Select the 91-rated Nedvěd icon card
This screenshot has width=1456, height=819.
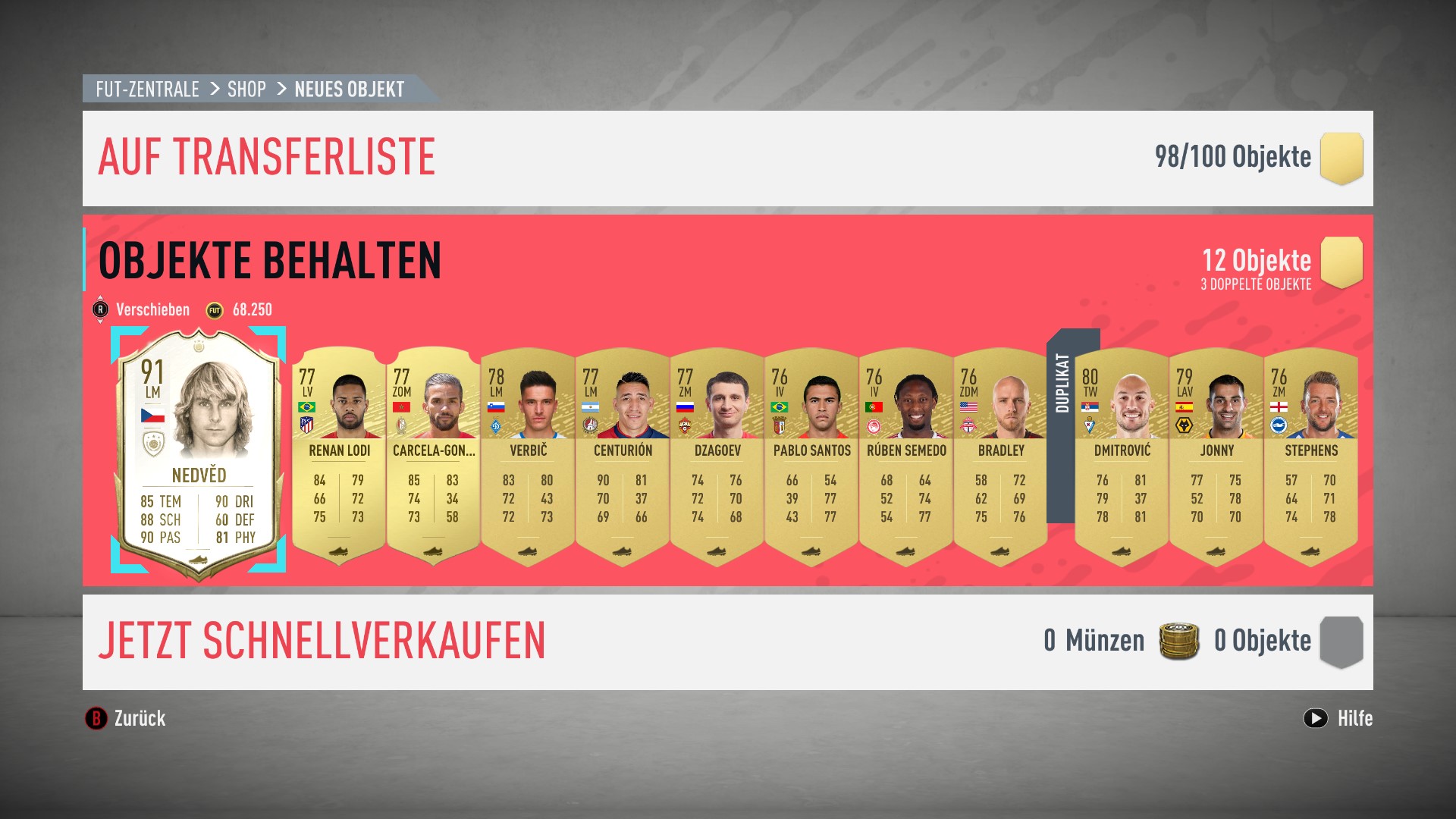(199, 451)
